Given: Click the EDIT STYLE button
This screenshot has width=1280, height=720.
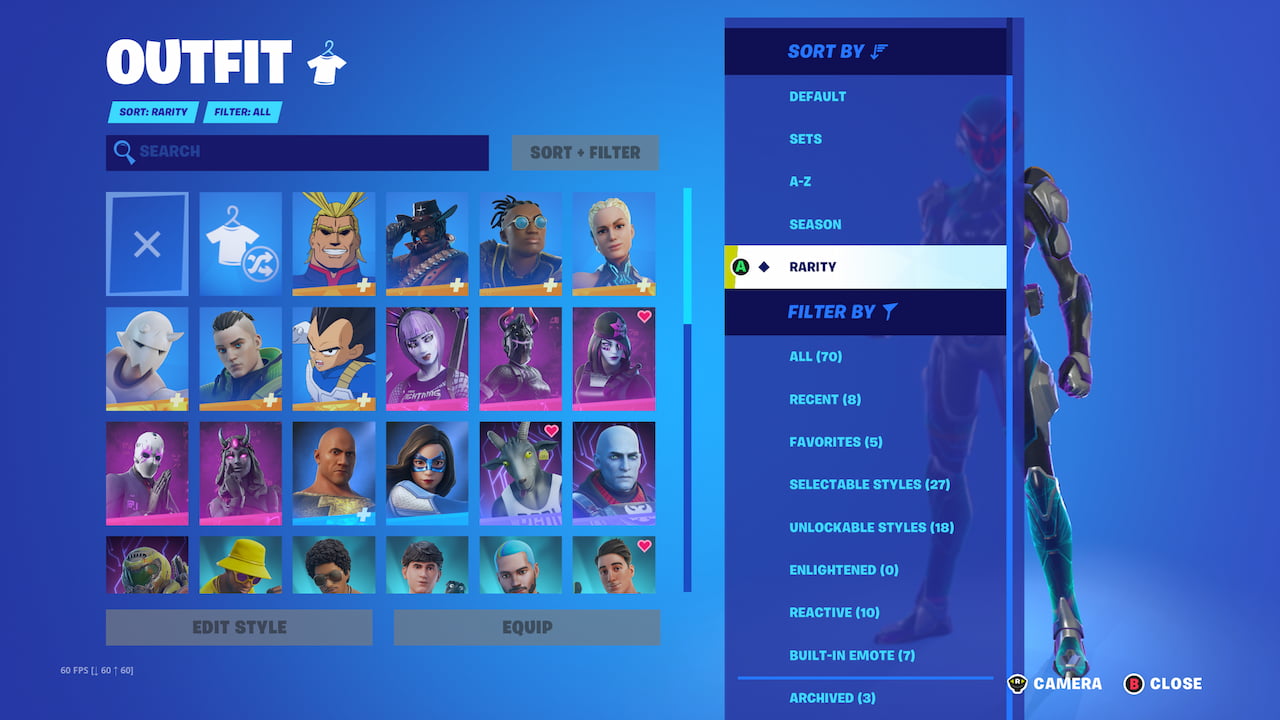Looking at the screenshot, I should pos(239,627).
